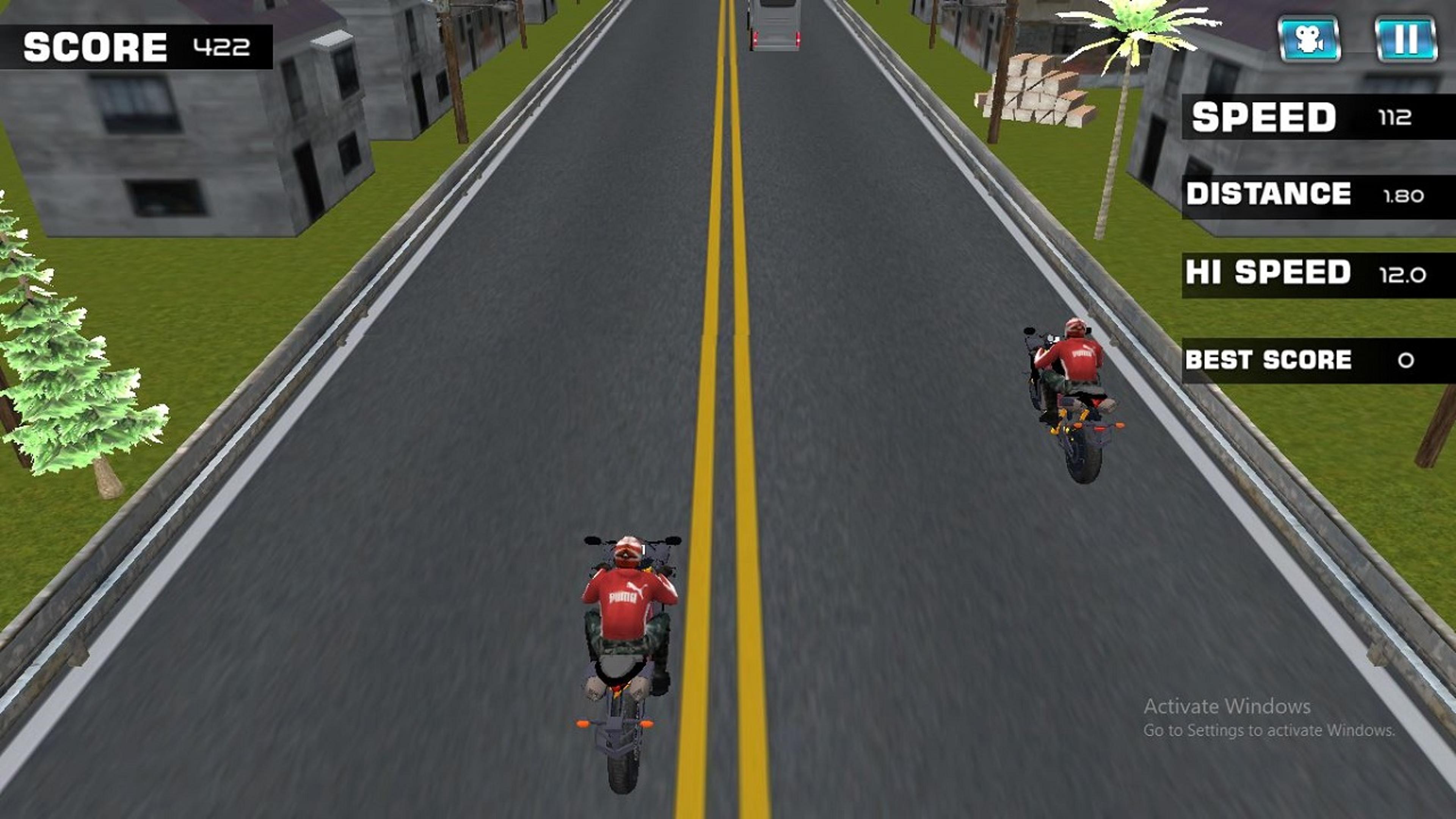Pause the game using the pause icon
This screenshot has height=819, width=1456.
click(x=1409, y=38)
